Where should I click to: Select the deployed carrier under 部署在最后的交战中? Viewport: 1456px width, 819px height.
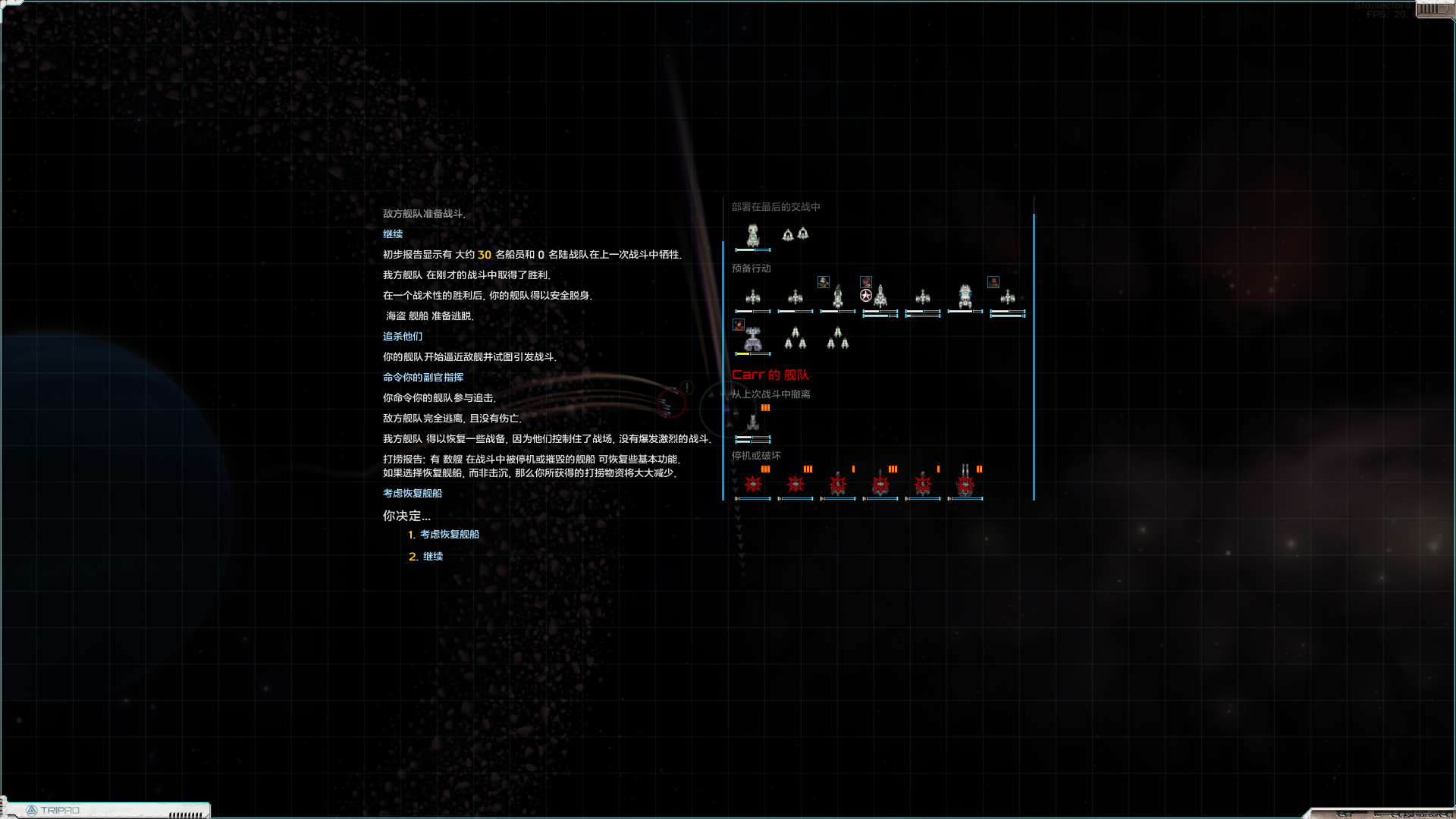click(x=752, y=234)
